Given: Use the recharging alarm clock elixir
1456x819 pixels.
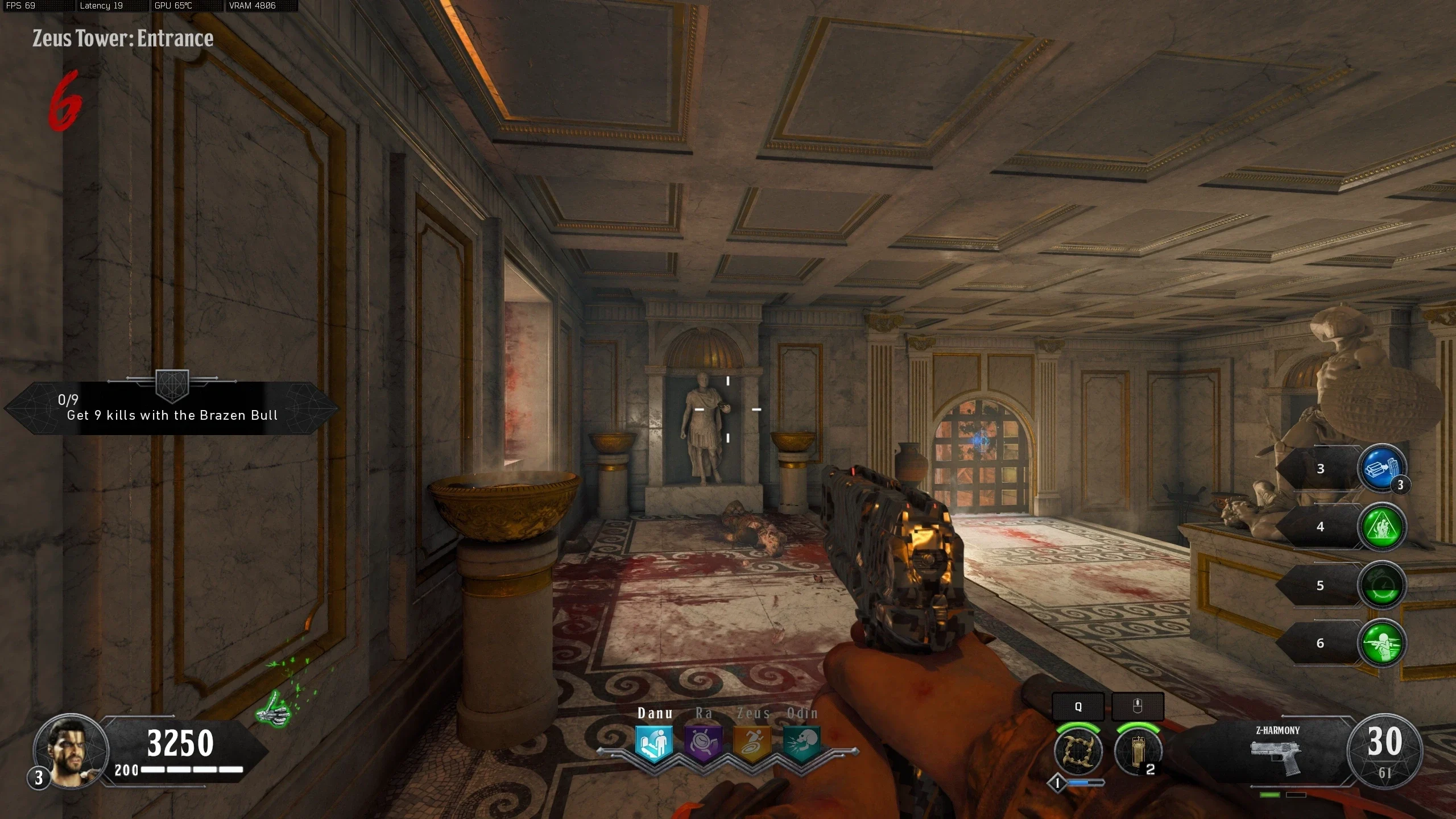Looking at the screenshot, I should click(x=1381, y=586).
